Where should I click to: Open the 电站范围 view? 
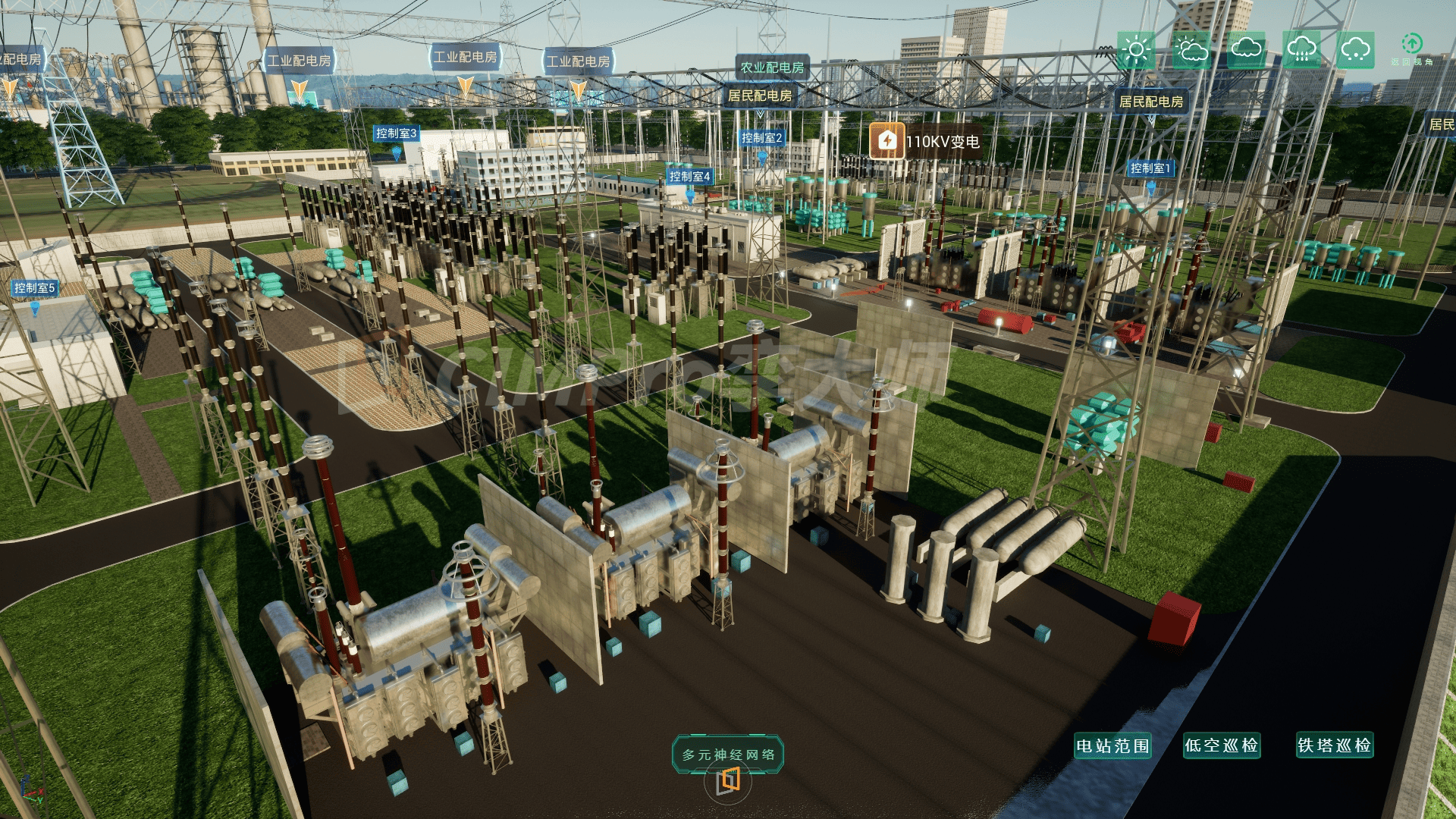click(x=1112, y=746)
